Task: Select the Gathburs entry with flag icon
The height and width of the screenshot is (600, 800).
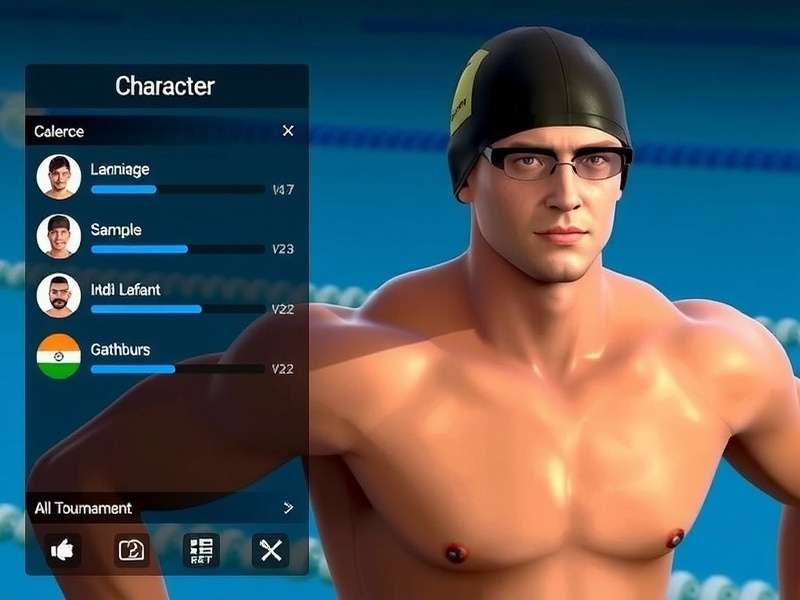Action: (165, 357)
